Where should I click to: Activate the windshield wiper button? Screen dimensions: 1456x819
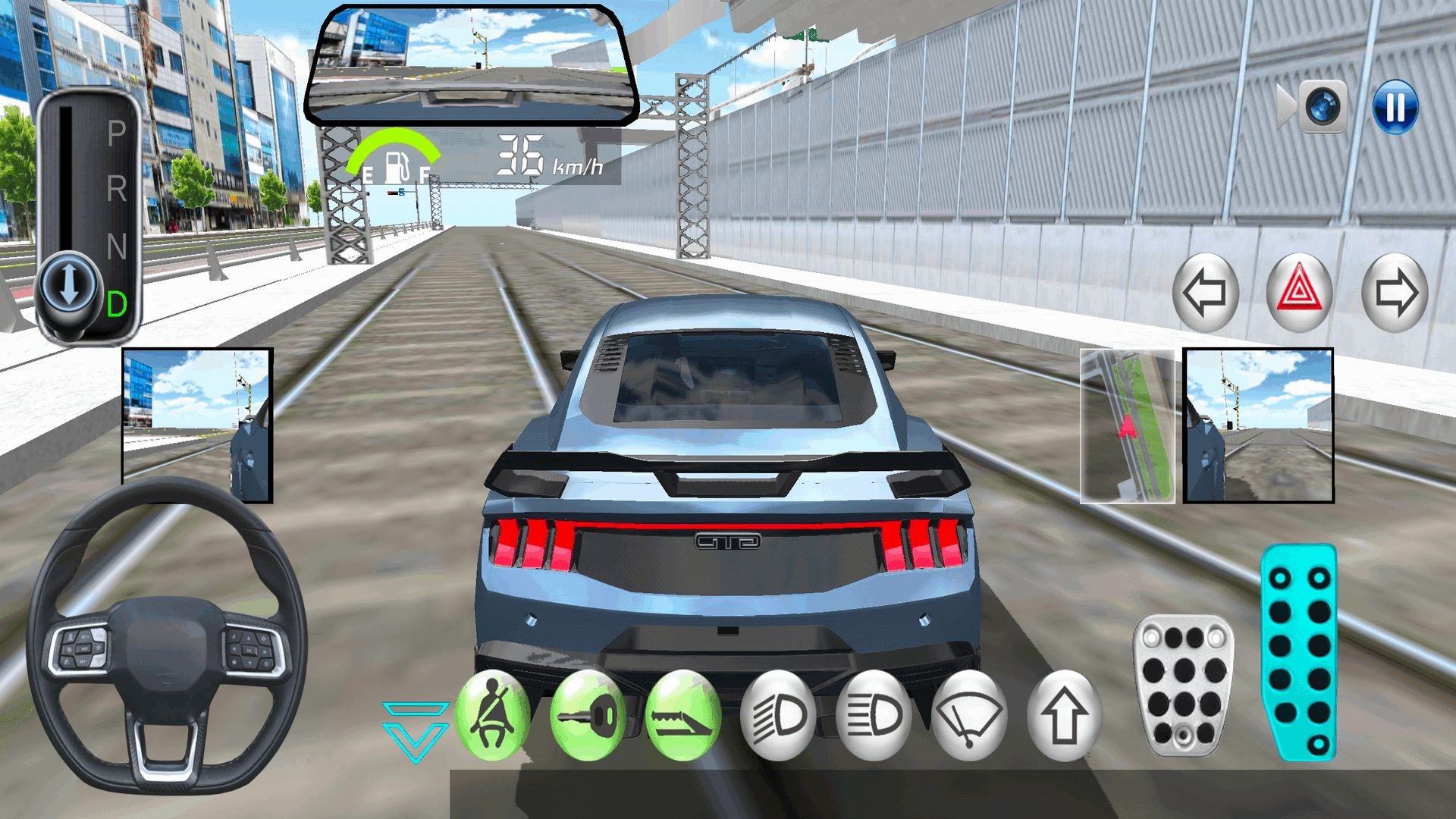click(969, 716)
